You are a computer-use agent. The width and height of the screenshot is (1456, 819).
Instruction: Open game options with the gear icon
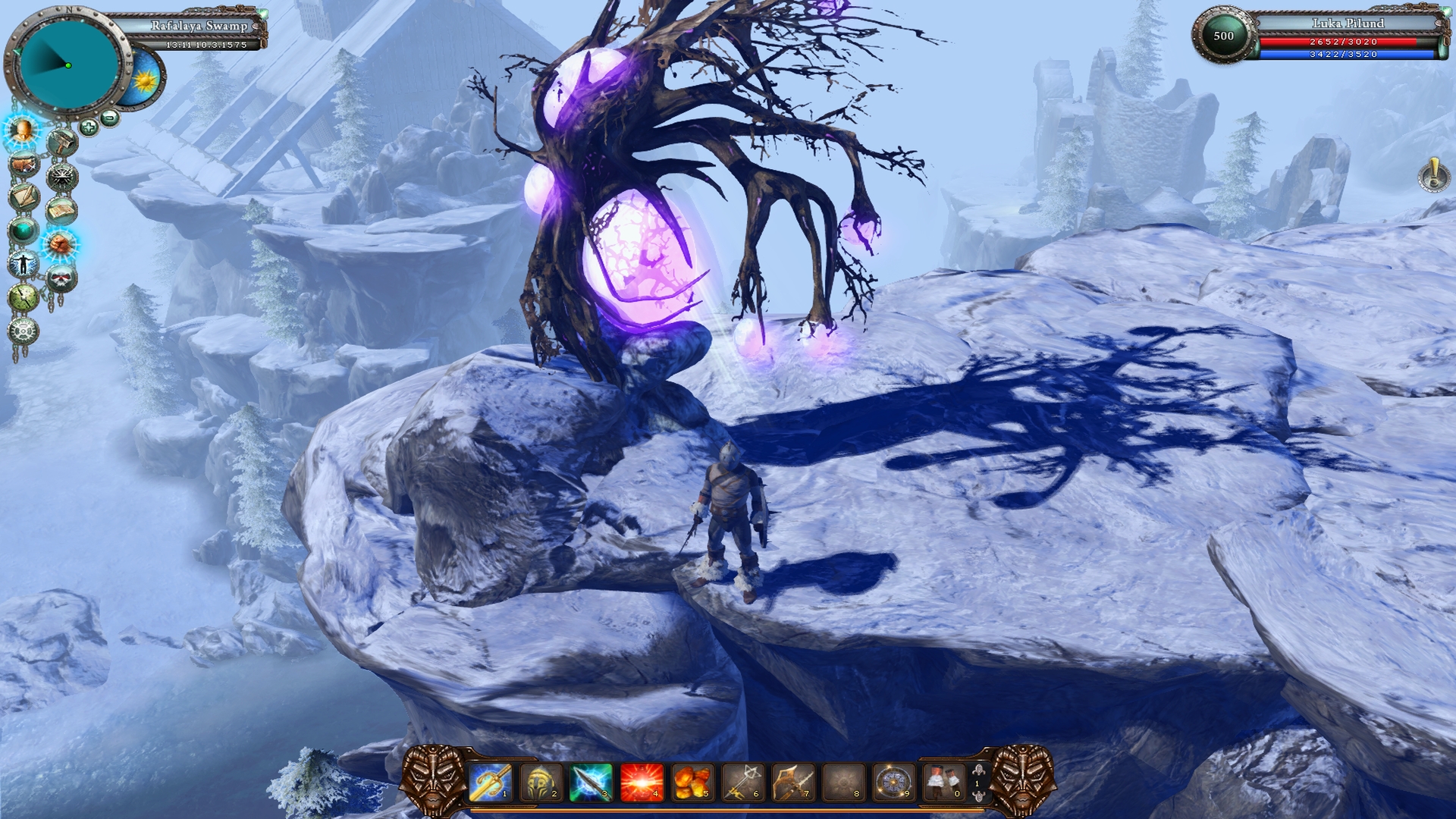[x=24, y=331]
